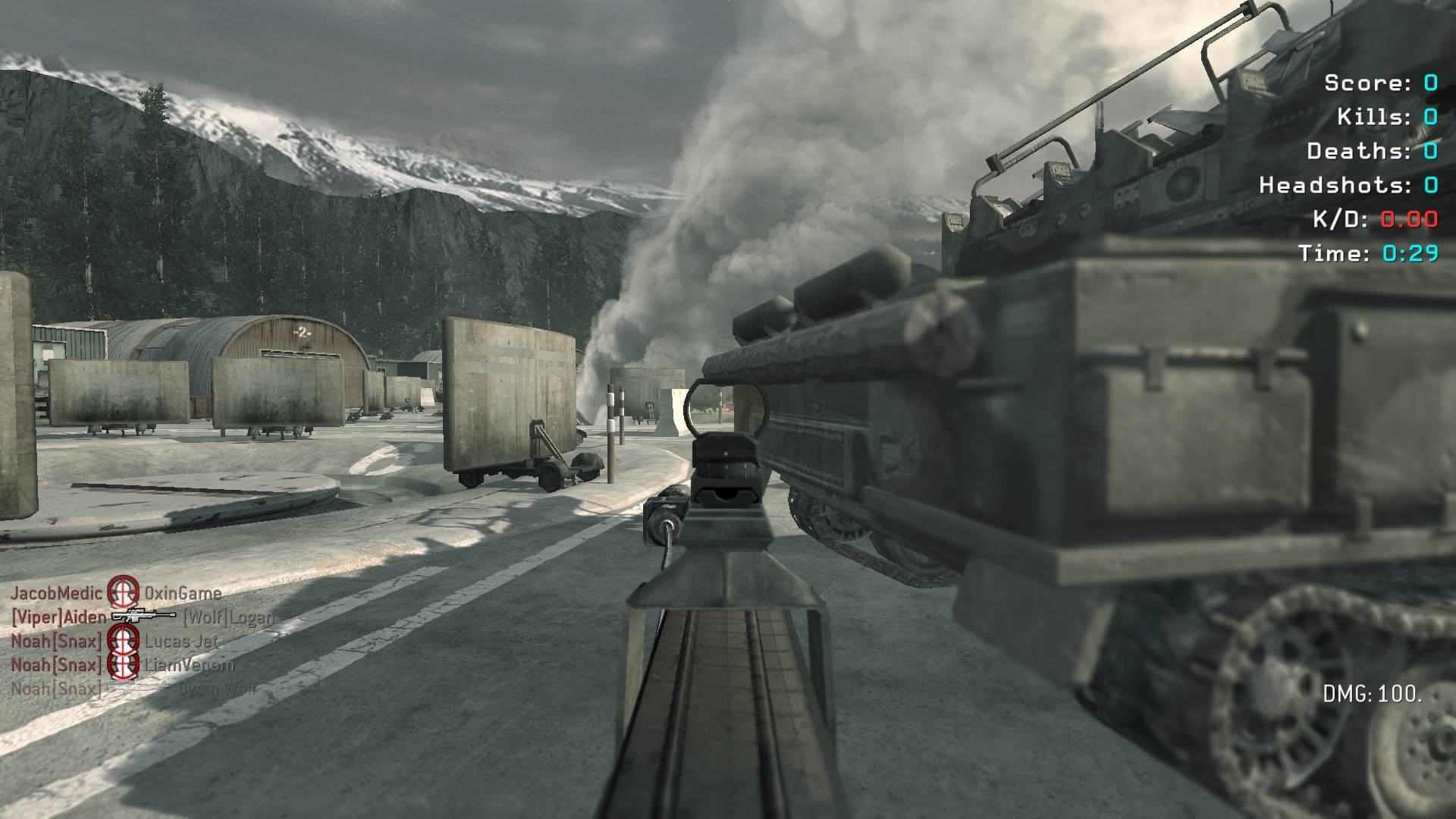The height and width of the screenshot is (819, 1456).
Task: Select Lucas Jet in the kill feed
Action: pos(181,642)
